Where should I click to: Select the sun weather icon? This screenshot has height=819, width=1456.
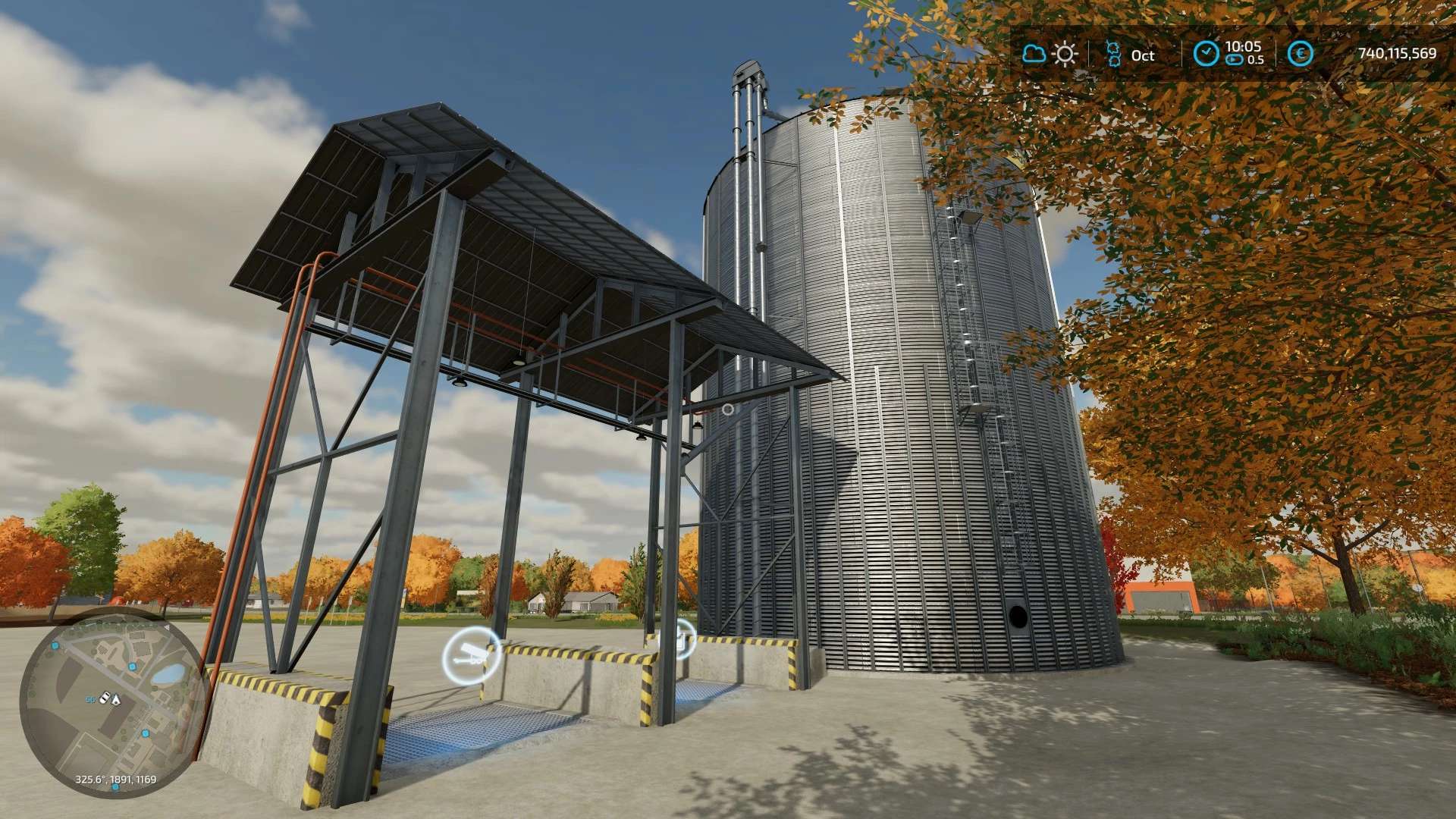pos(1065,54)
